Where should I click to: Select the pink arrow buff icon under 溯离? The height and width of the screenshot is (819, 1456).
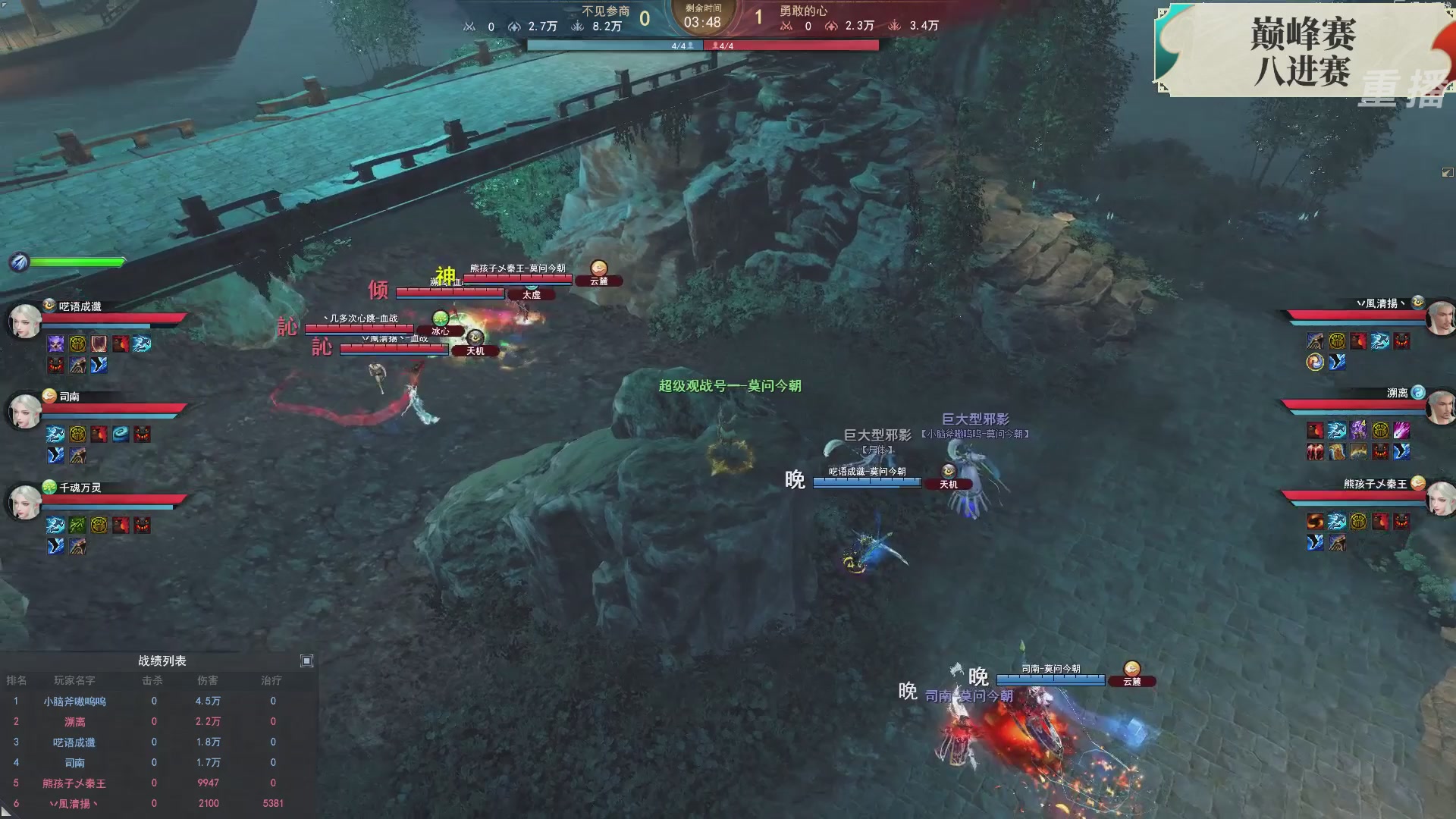[x=1401, y=430]
